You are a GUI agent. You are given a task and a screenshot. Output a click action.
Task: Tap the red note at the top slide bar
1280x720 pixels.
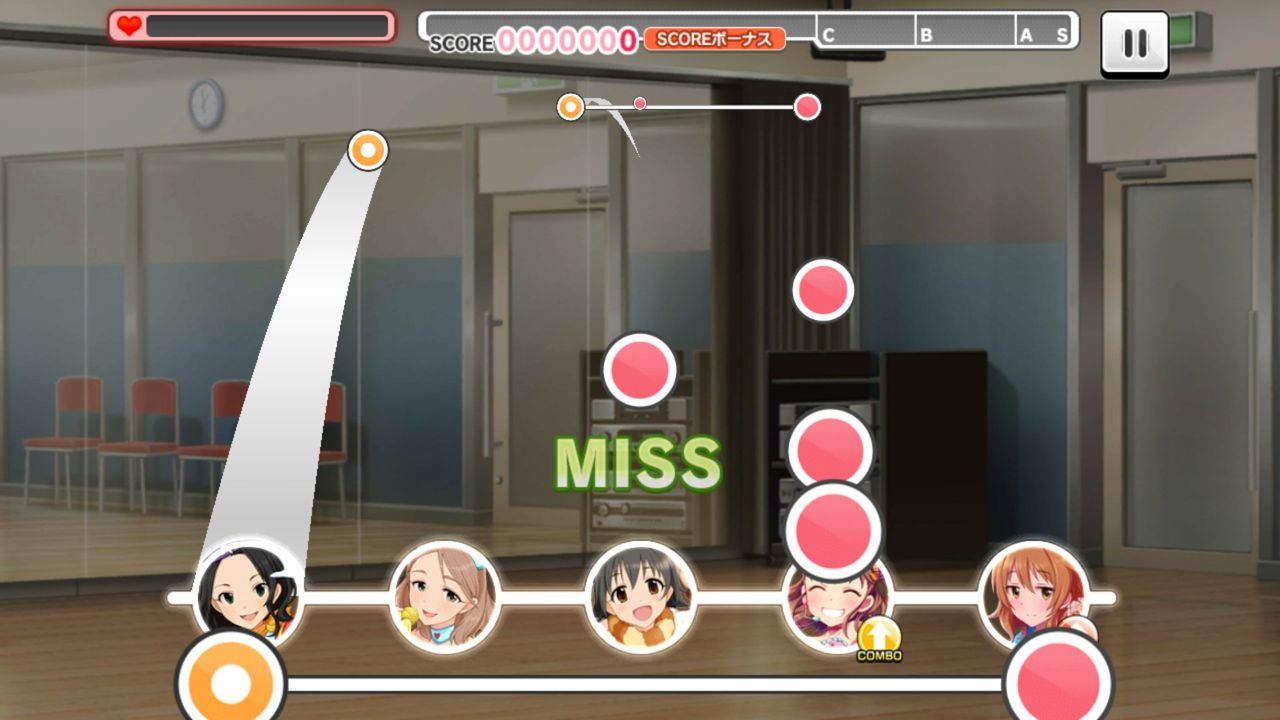(806, 105)
